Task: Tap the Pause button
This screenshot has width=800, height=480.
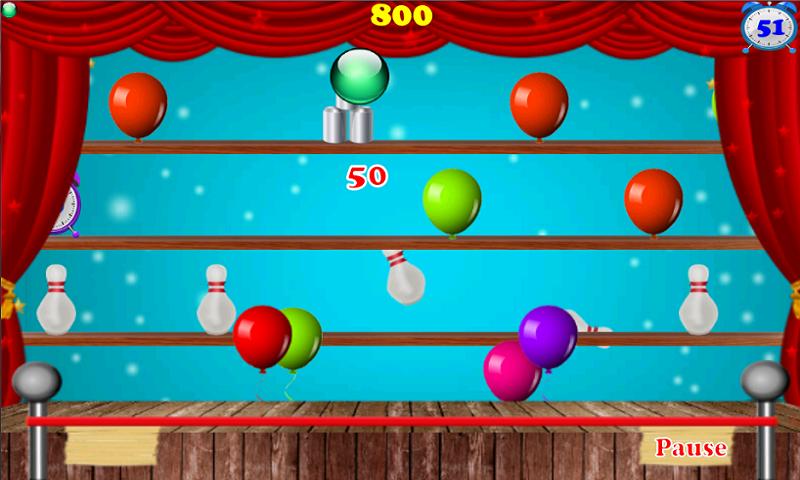Action: click(690, 448)
